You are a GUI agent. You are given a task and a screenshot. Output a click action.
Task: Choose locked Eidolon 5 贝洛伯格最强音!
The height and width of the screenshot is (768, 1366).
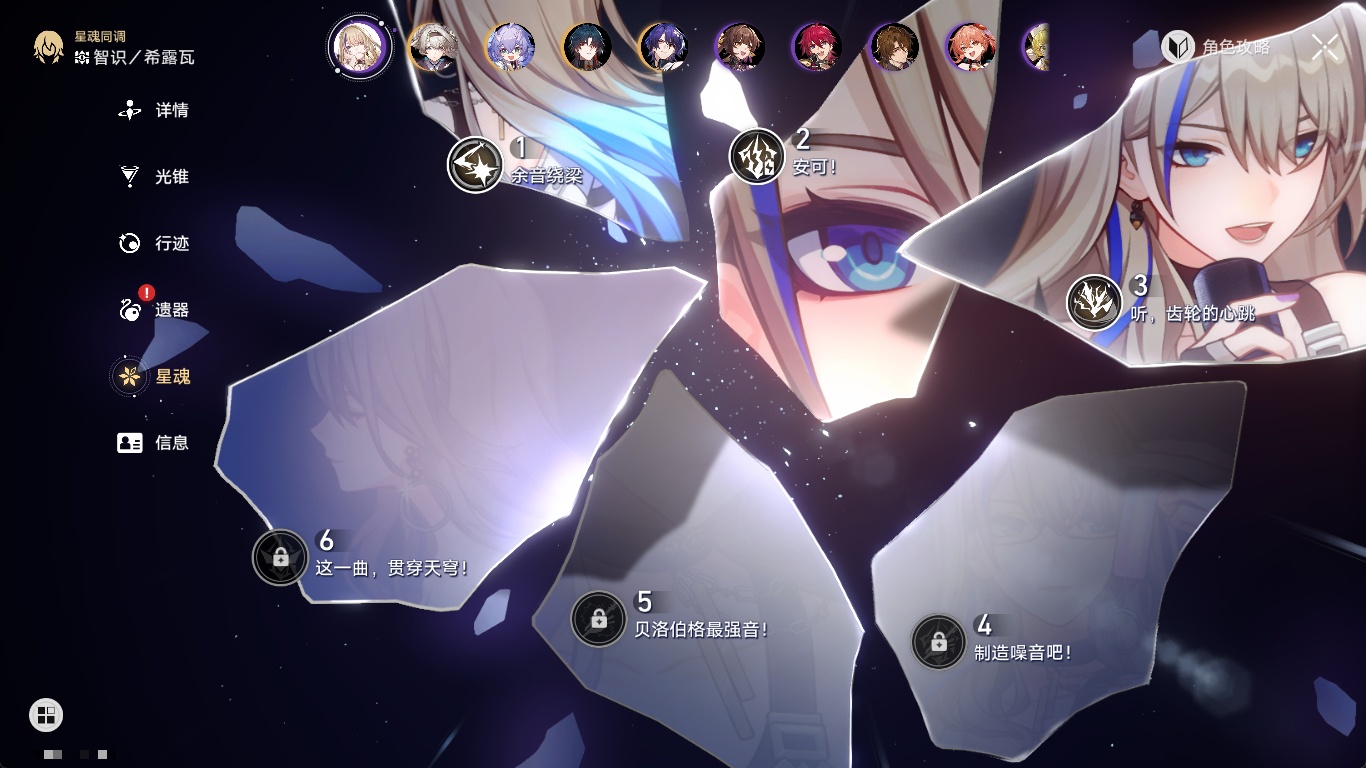(598, 619)
